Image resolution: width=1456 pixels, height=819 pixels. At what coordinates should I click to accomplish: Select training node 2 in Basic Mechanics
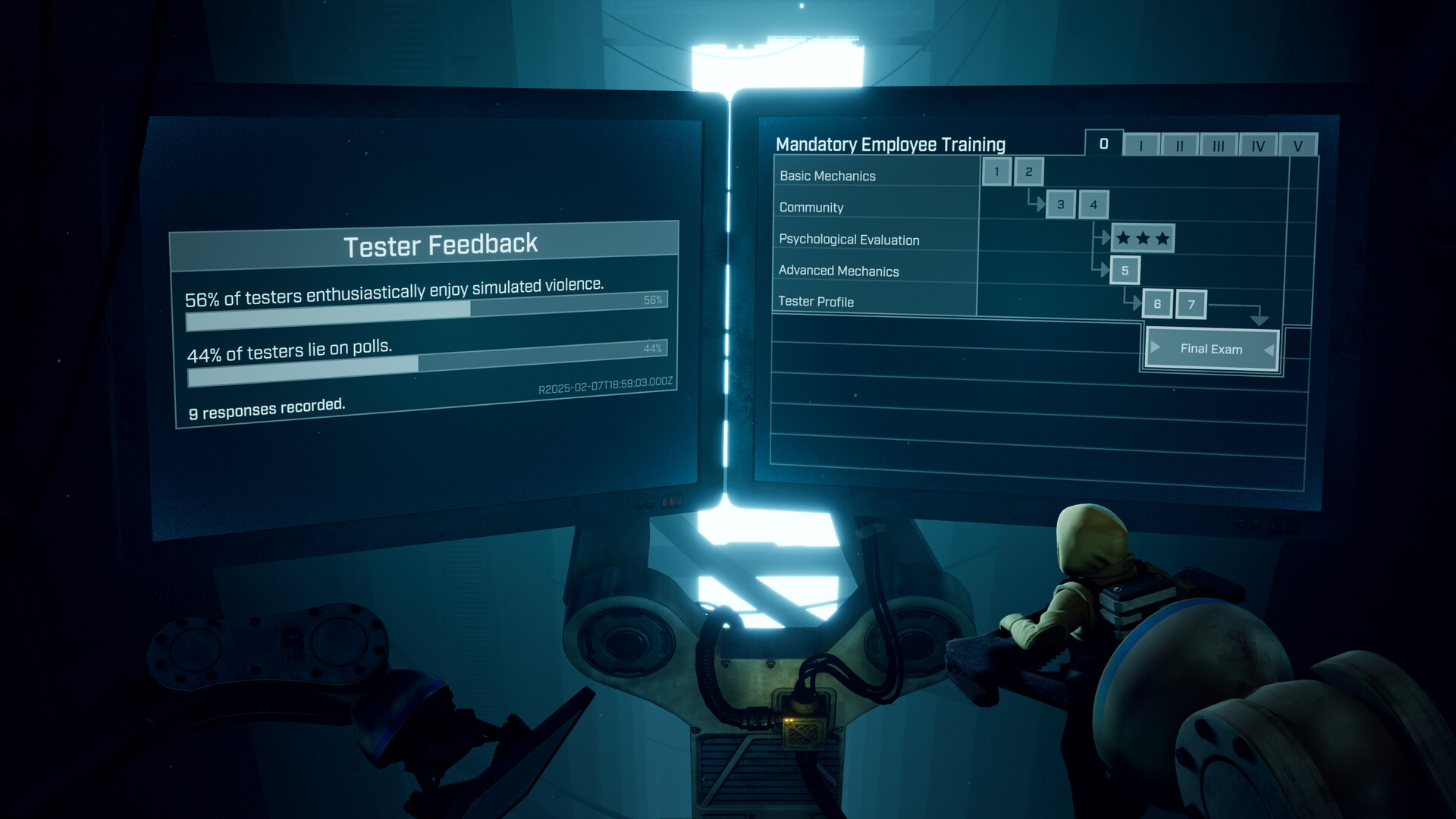[x=1028, y=173]
